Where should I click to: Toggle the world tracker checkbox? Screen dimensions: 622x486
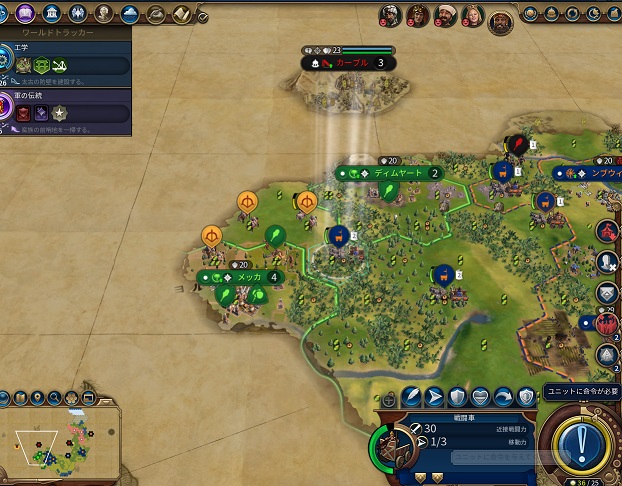[203, 17]
